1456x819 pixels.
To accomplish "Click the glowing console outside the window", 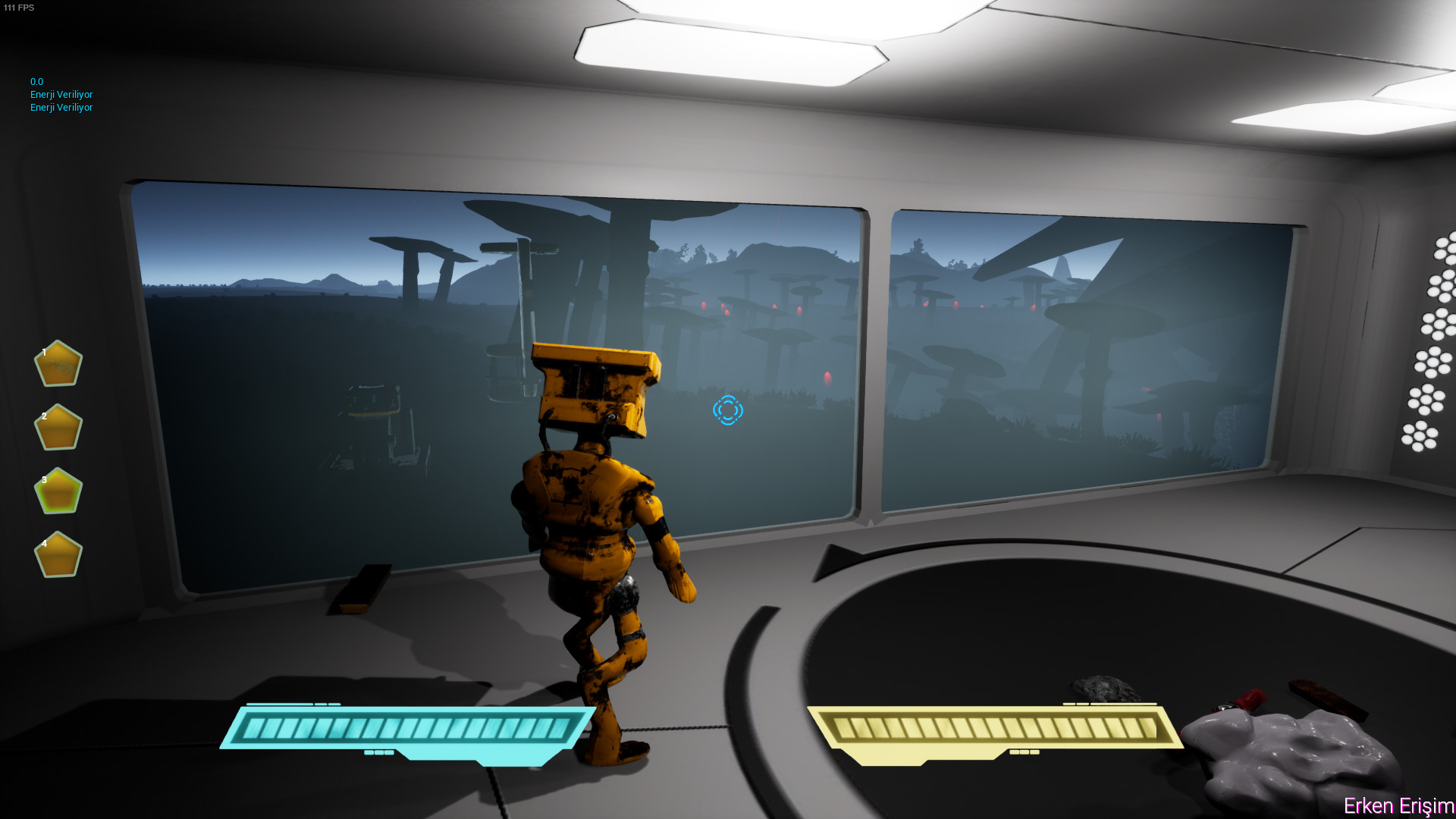I will tap(373, 398).
